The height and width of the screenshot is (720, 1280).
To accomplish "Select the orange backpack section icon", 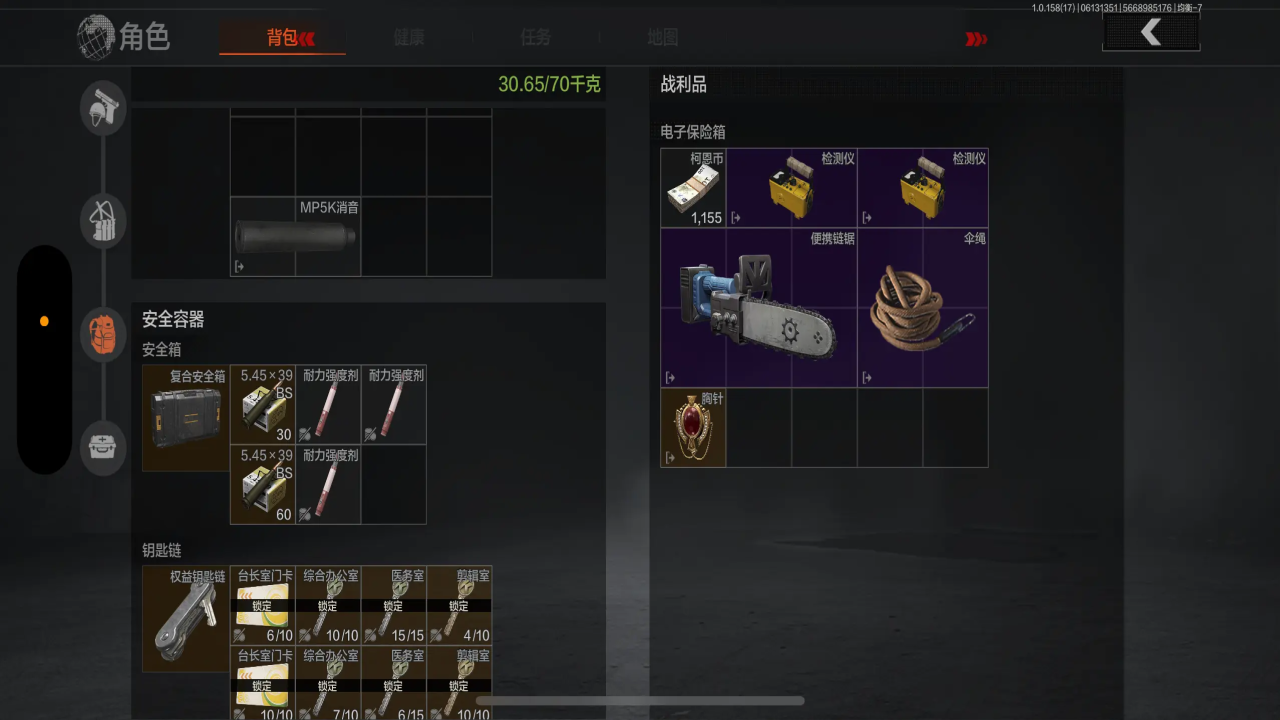I will tap(103, 334).
